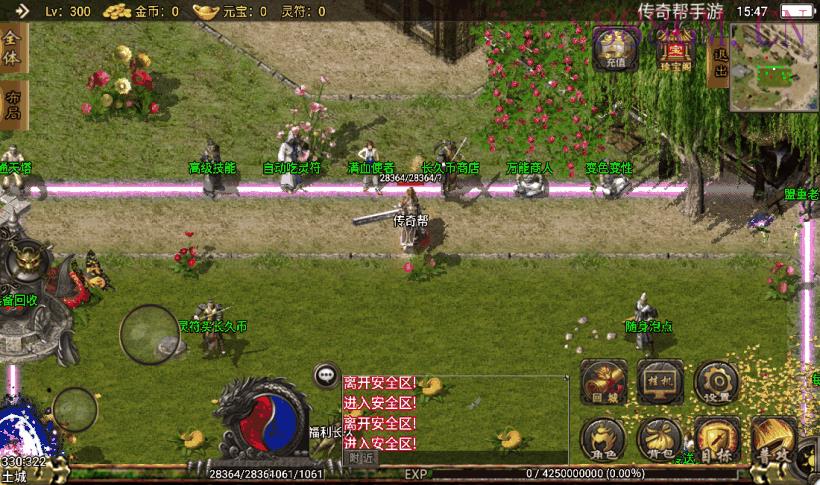The width and height of the screenshot is (820, 485).
Task: Open the minimap
Action: (x=772, y=68)
